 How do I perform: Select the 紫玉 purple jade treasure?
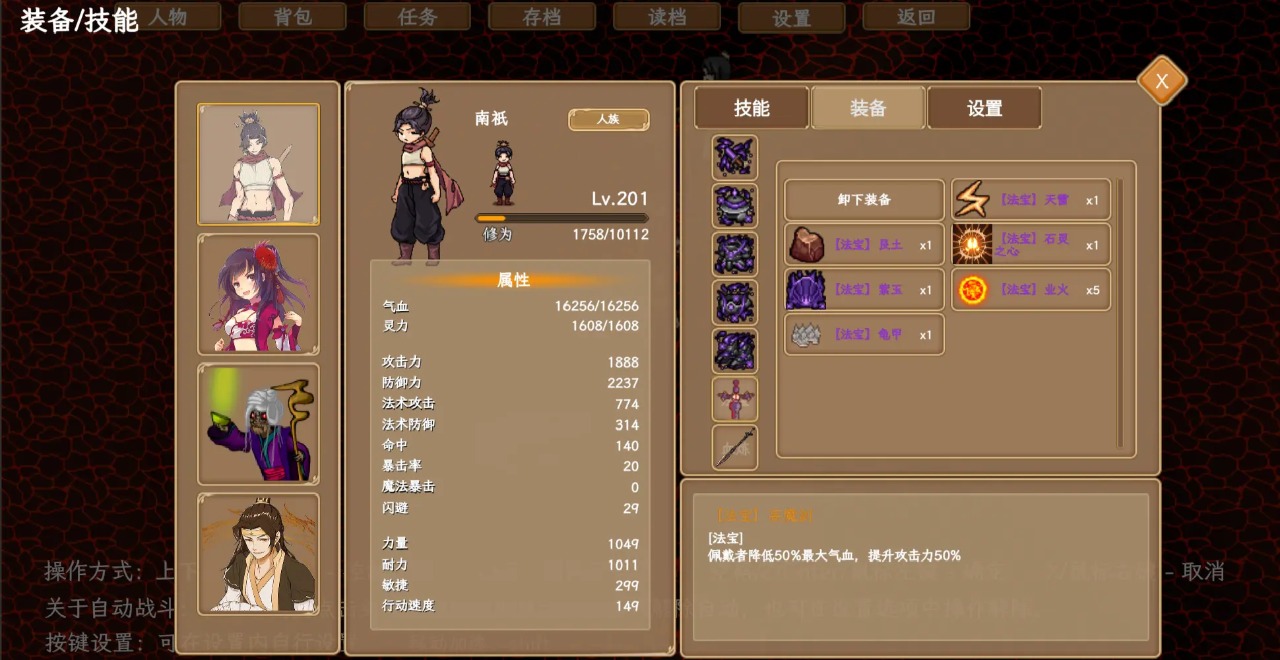tap(864, 290)
